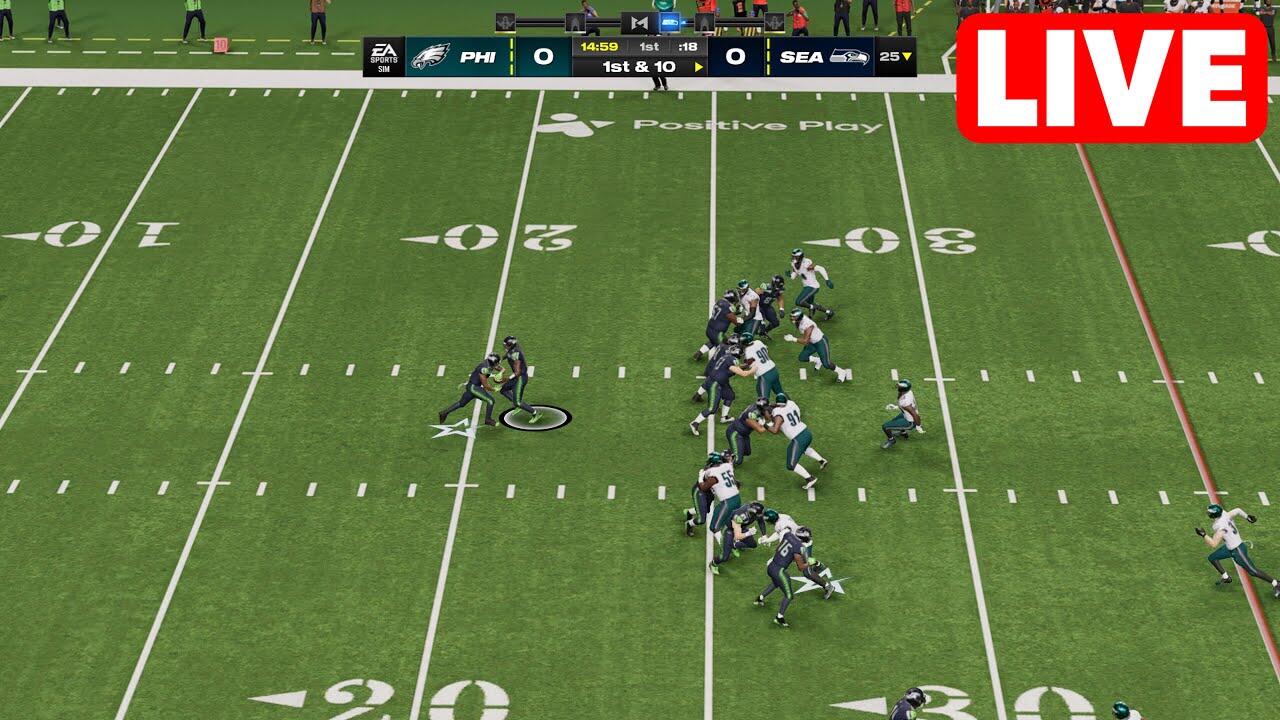Select the SEA Seahawks team panel
This screenshot has height=720, width=1280.
click(822, 57)
